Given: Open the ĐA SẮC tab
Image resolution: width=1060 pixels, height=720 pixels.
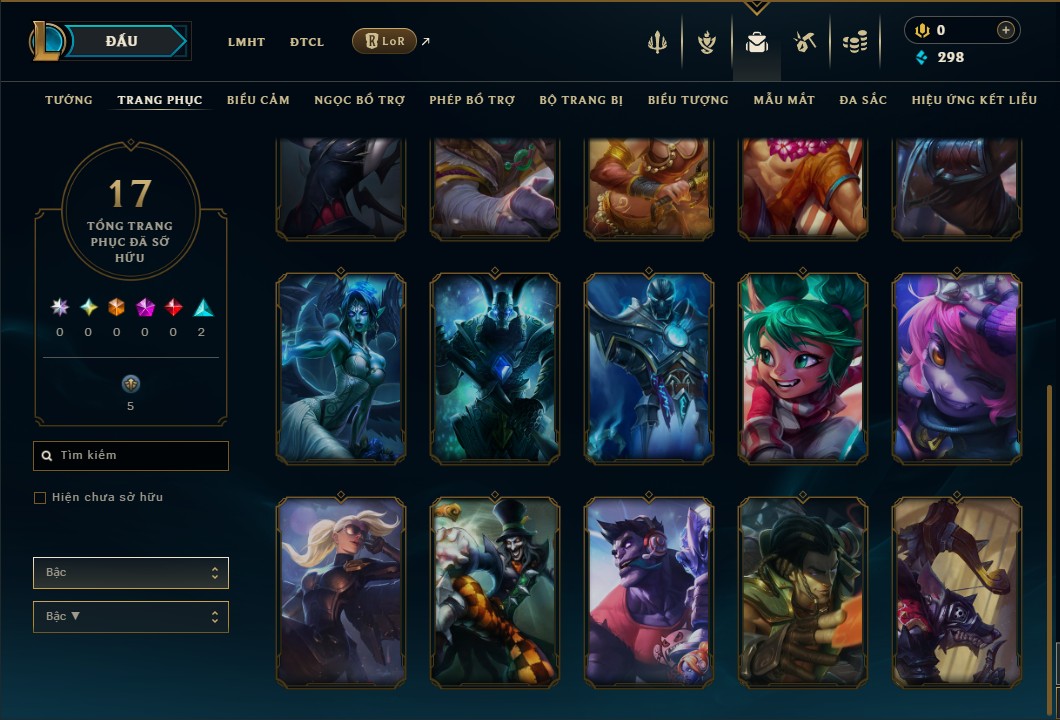Looking at the screenshot, I should [x=863, y=100].
